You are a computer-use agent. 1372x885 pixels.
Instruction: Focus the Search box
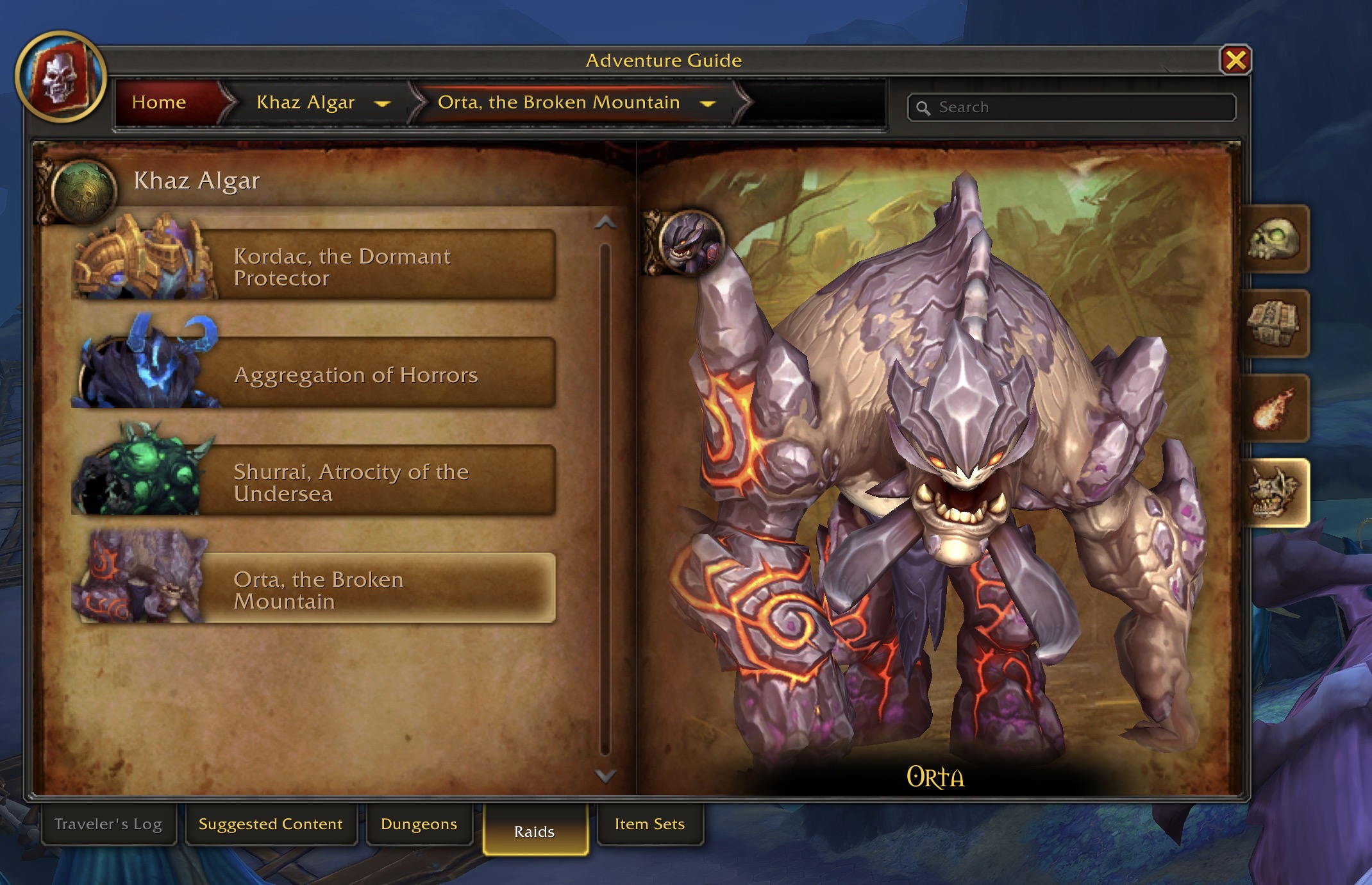(1077, 107)
